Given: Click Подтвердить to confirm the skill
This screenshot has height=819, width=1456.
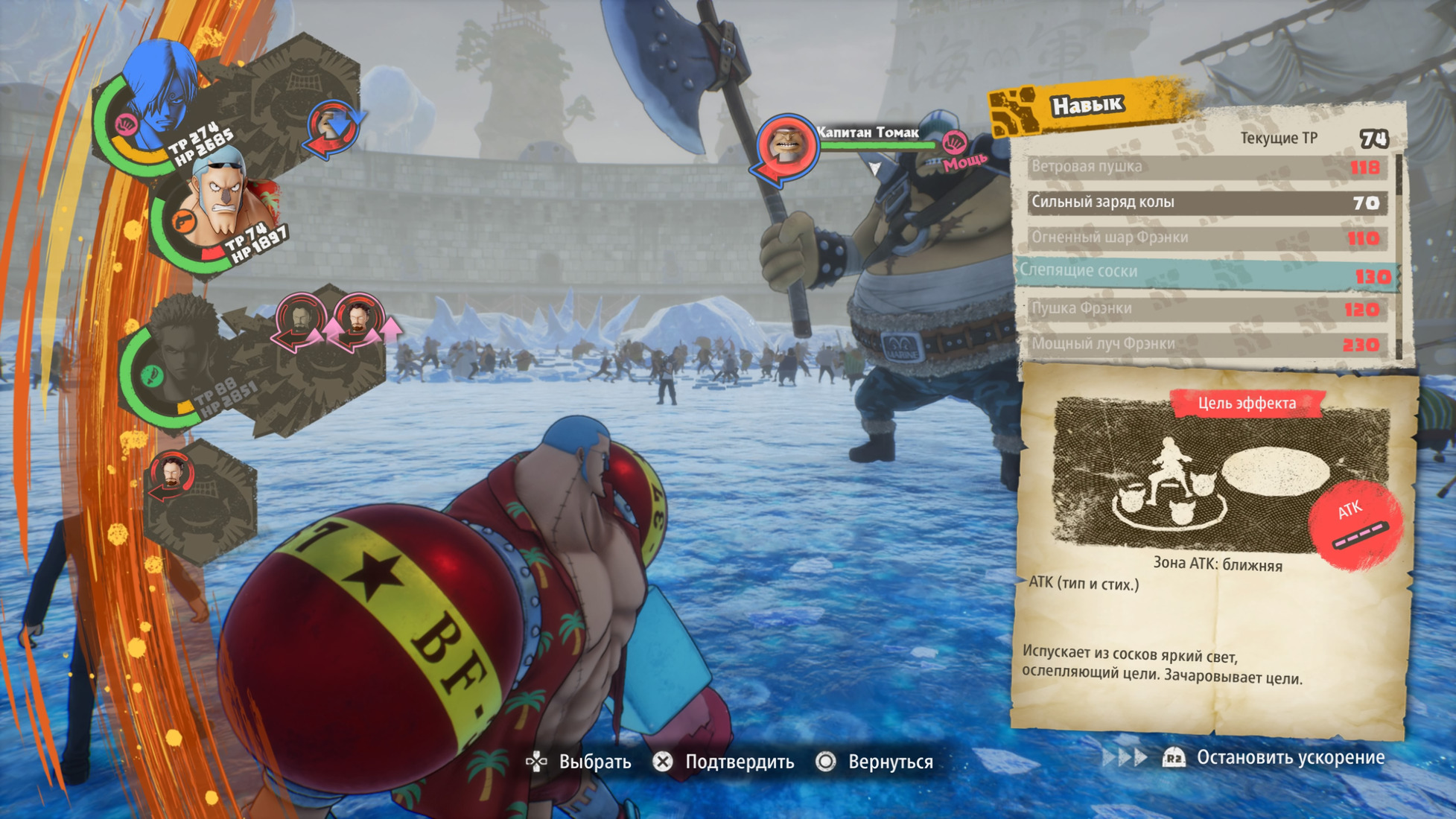Looking at the screenshot, I should coord(724,762).
